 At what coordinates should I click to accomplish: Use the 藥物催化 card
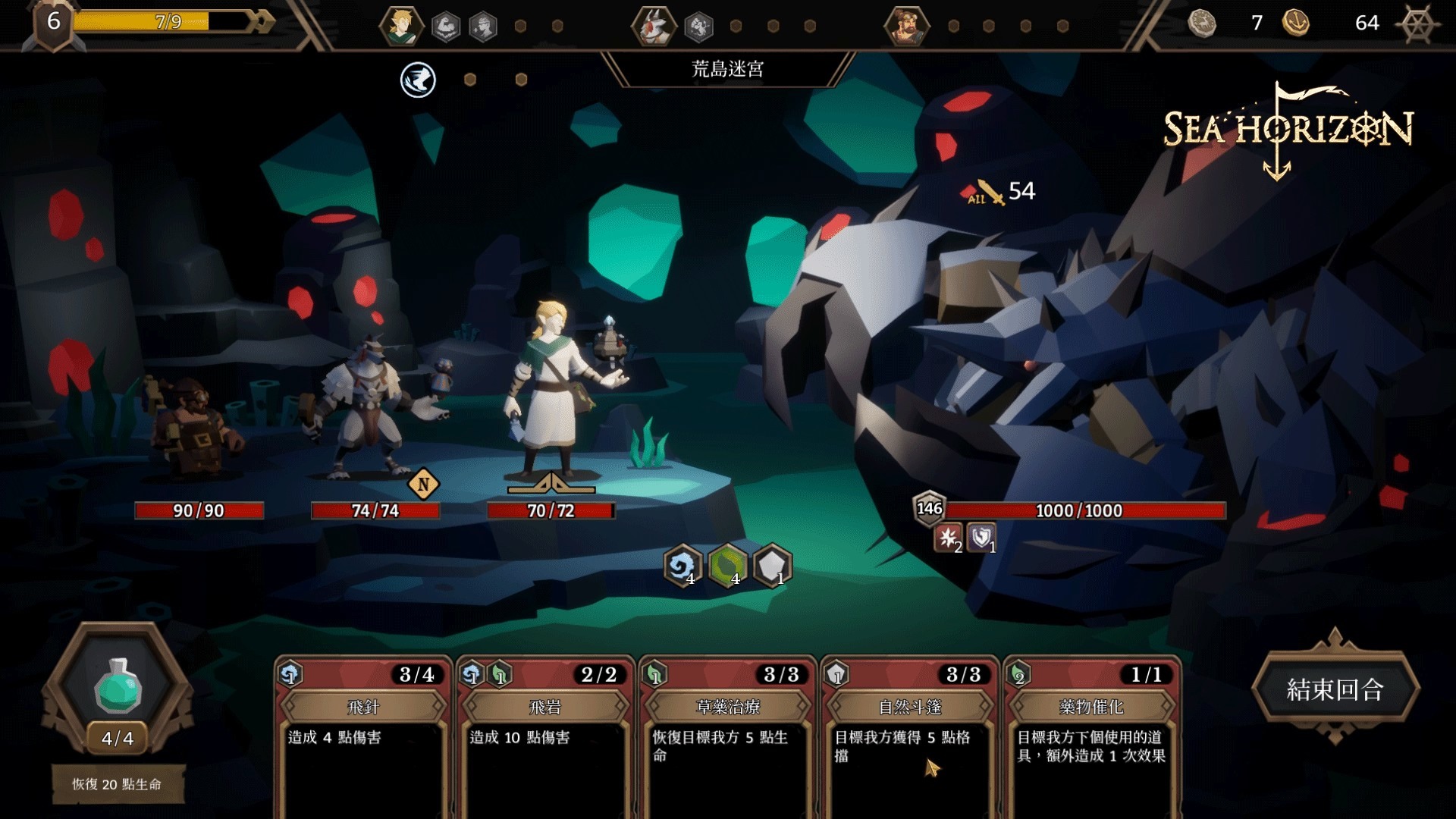(x=1091, y=736)
